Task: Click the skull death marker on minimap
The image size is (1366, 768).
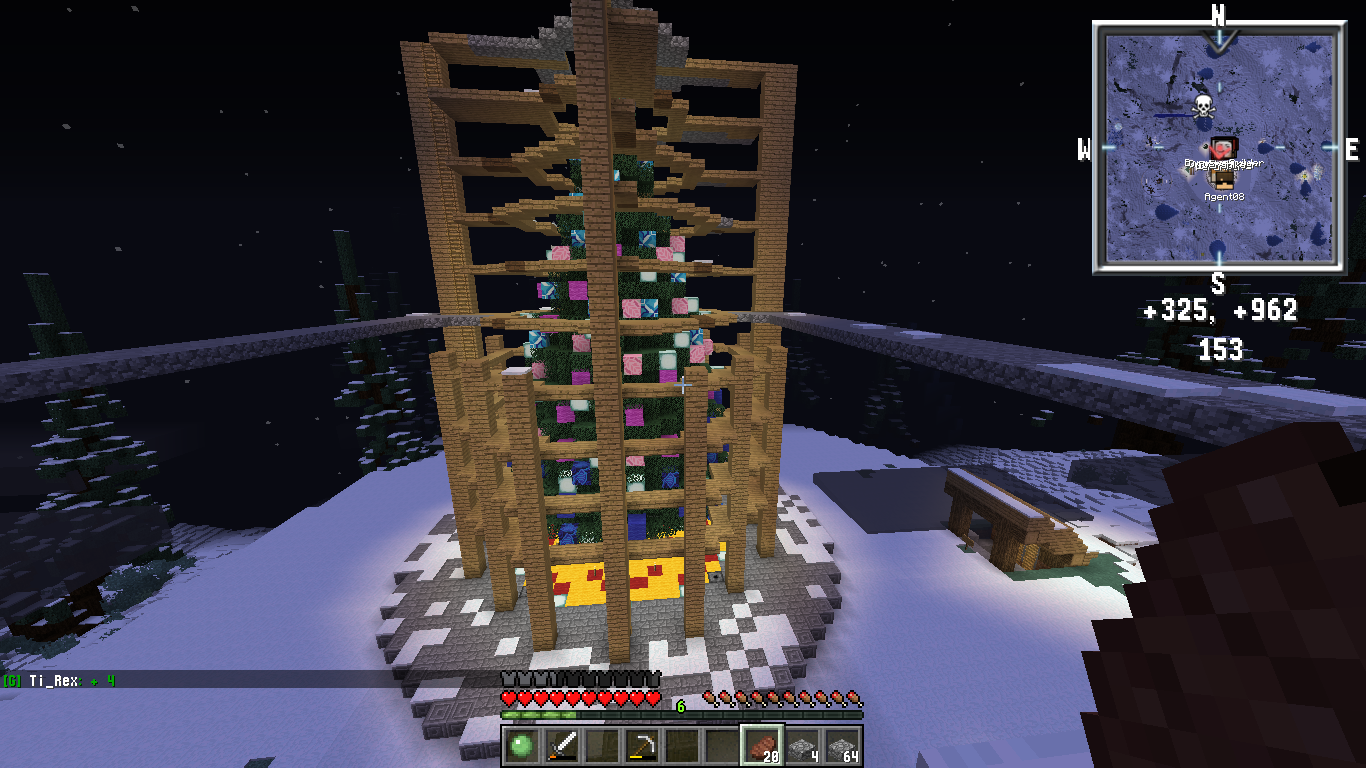Action: coord(1203,106)
